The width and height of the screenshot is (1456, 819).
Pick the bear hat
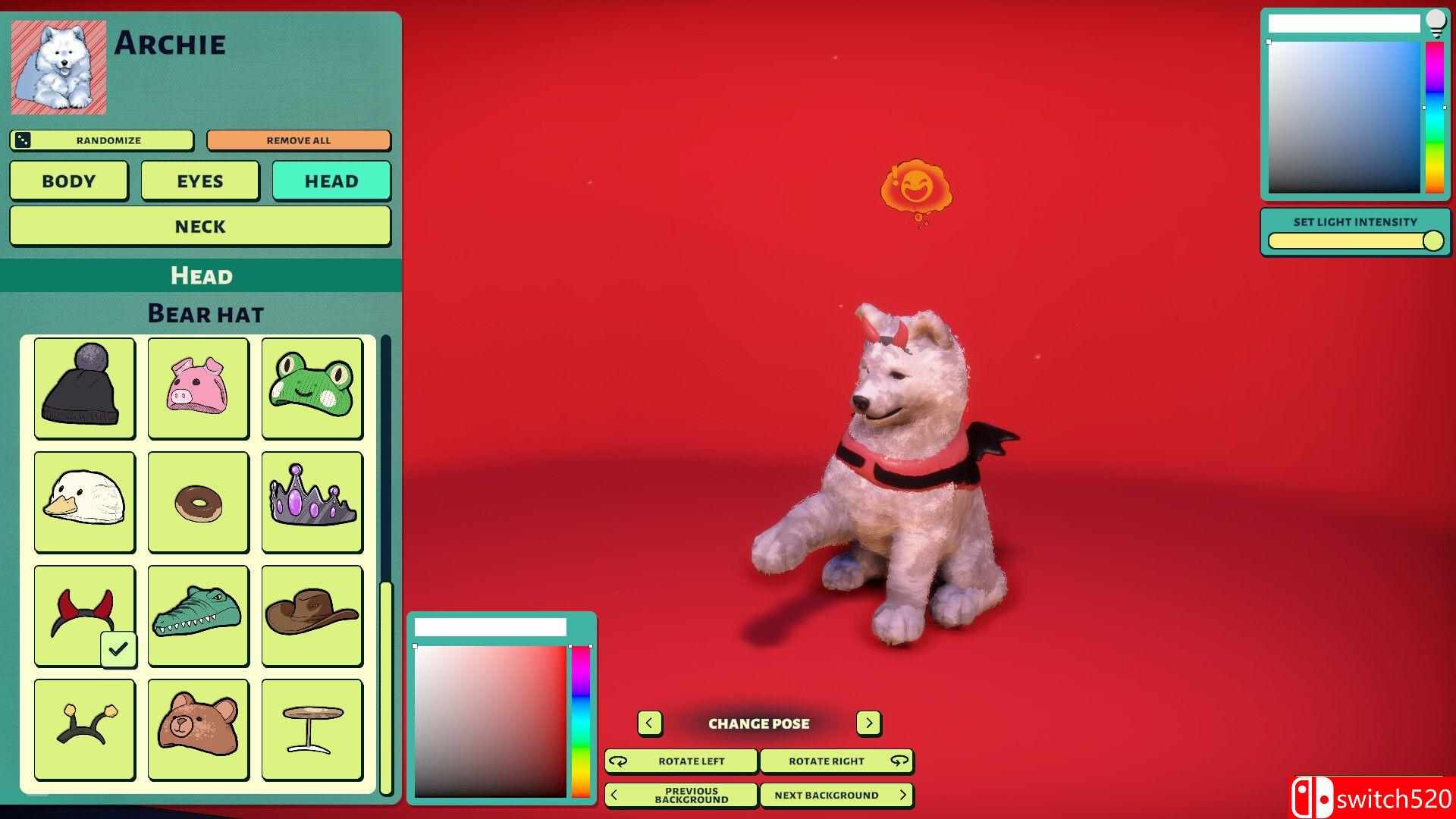[198, 729]
